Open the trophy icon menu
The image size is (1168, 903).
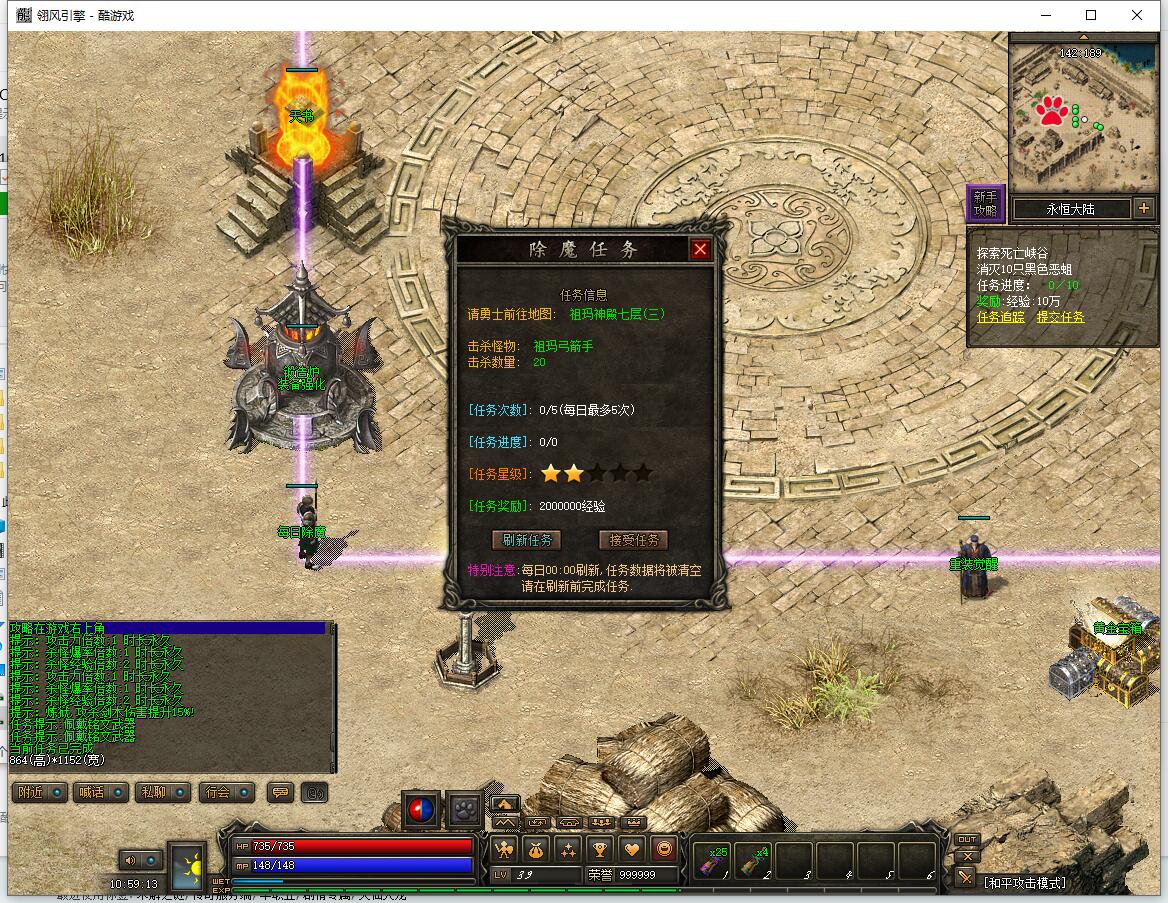coord(599,850)
